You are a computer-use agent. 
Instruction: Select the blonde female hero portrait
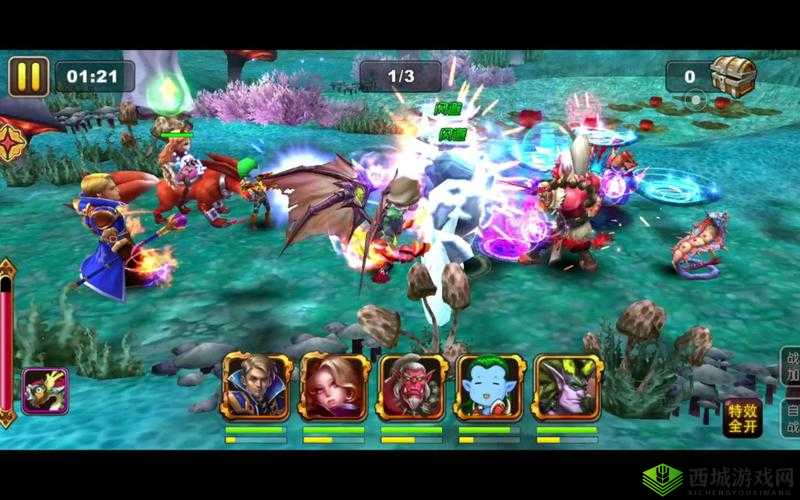[333, 385]
